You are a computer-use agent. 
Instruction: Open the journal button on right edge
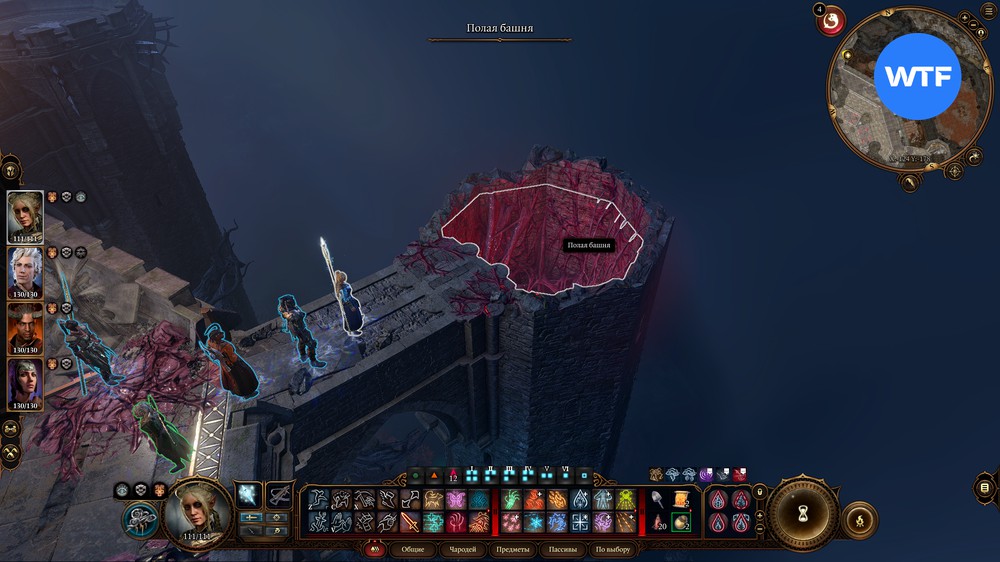pos(986,488)
